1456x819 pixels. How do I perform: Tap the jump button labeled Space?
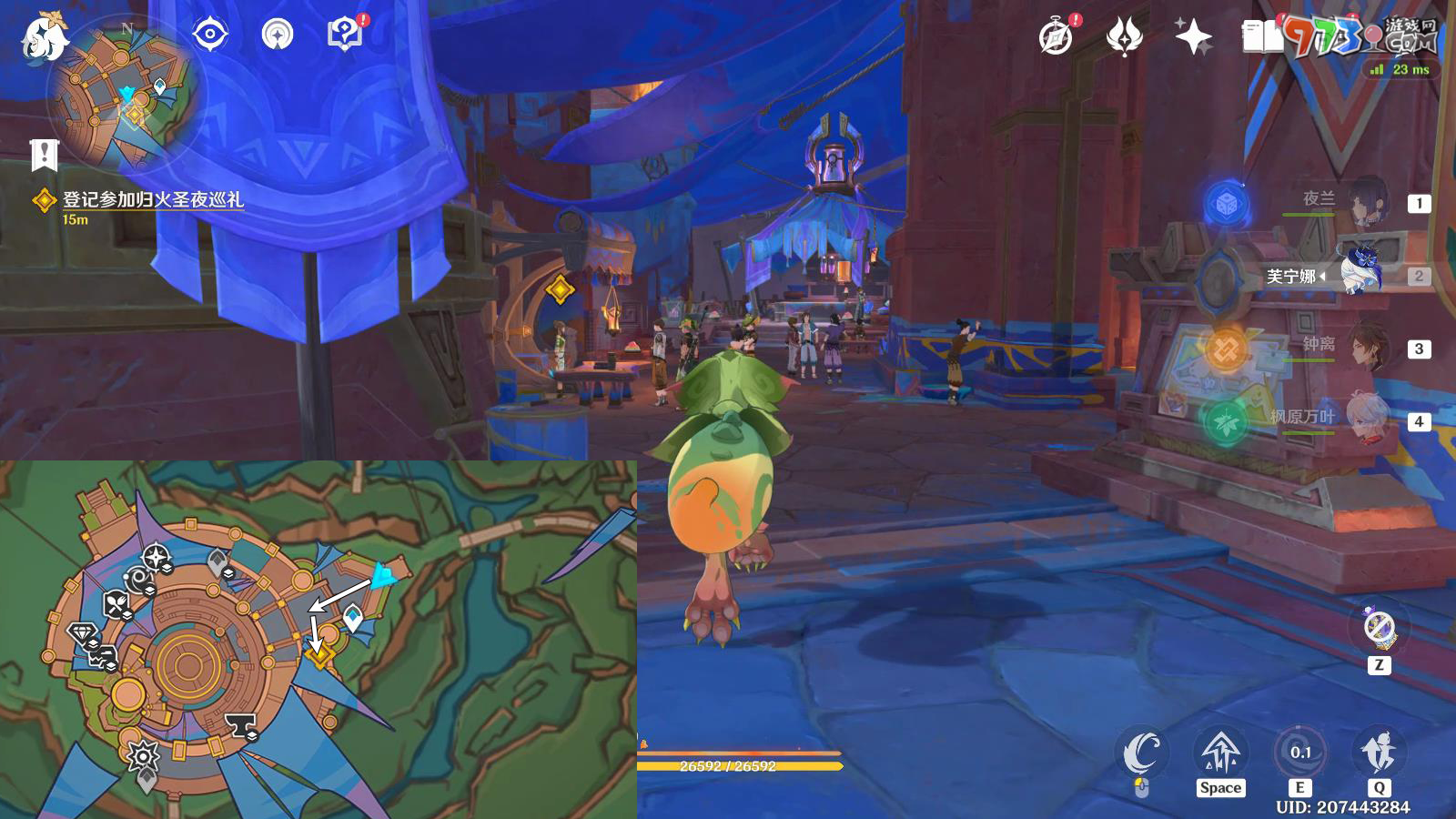click(x=1220, y=753)
